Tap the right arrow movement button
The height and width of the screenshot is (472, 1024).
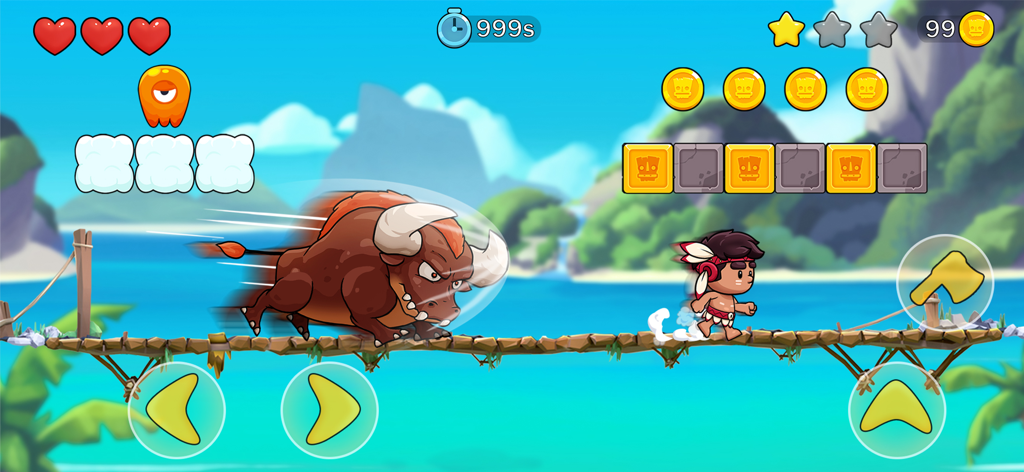coord(329,410)
